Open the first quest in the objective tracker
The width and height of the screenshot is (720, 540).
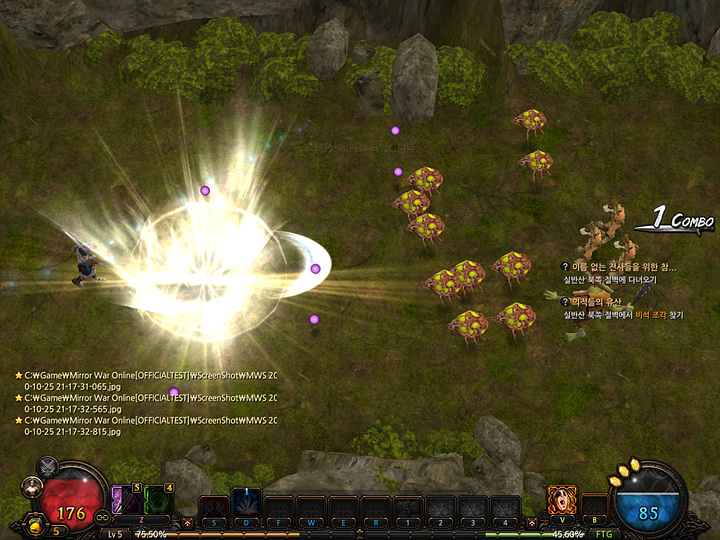tap(624, 267)
